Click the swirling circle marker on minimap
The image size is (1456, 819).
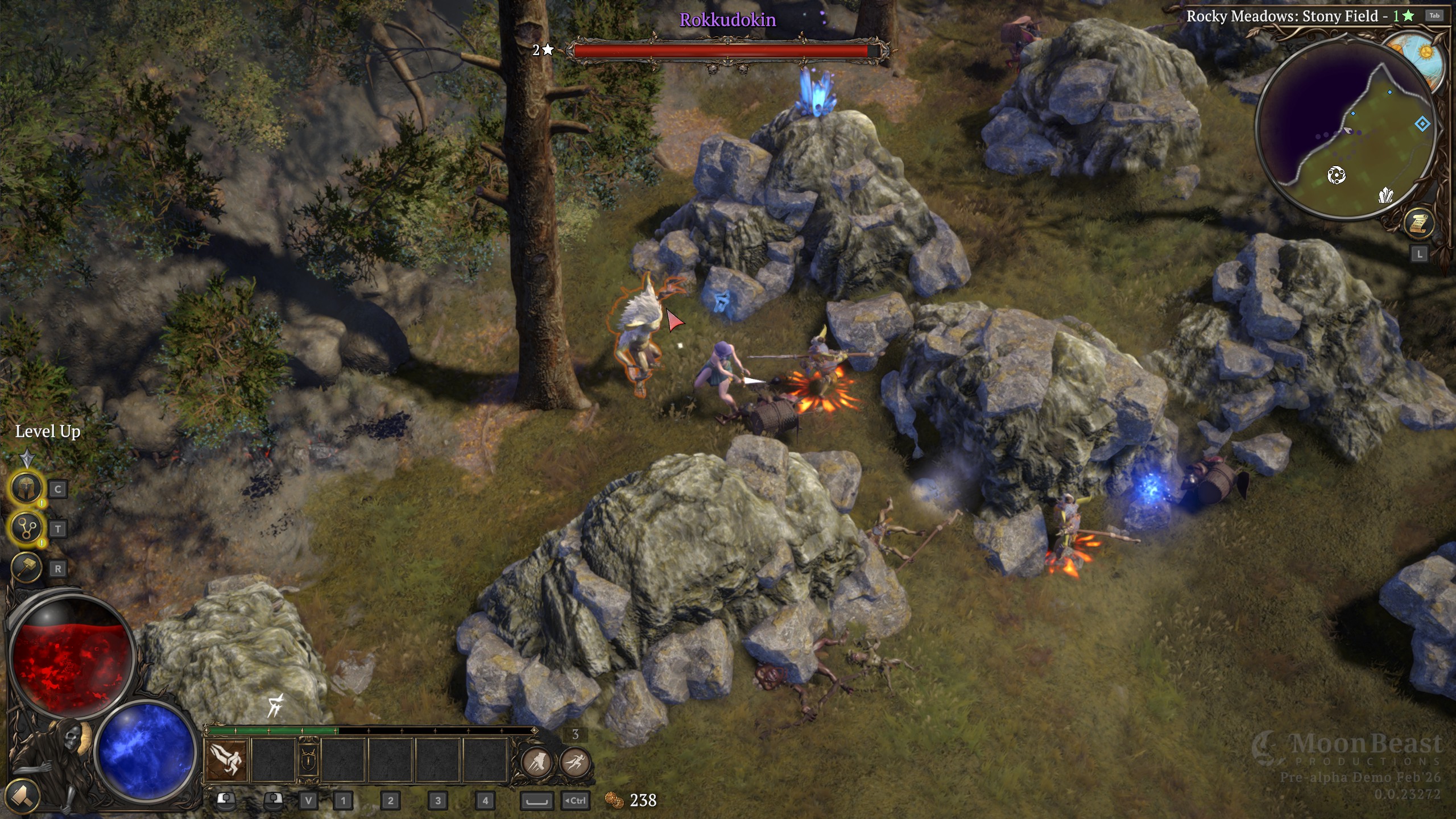pyautogui.click(x=1336, y=175)
